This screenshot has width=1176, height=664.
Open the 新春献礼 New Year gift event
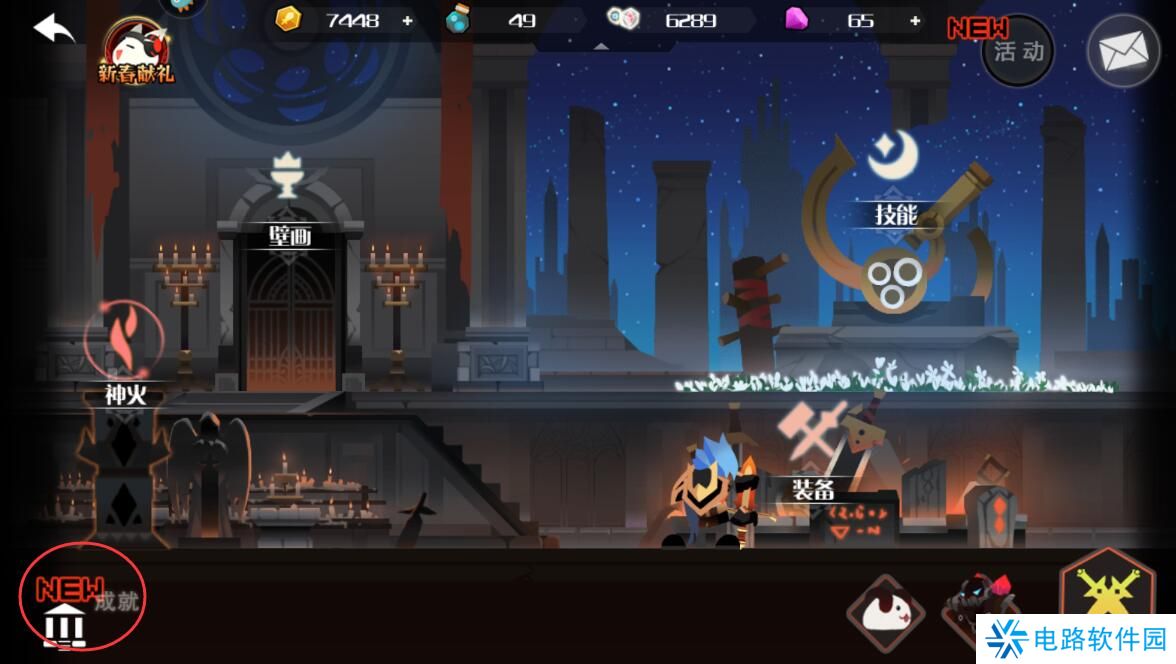tap(135, 52)
